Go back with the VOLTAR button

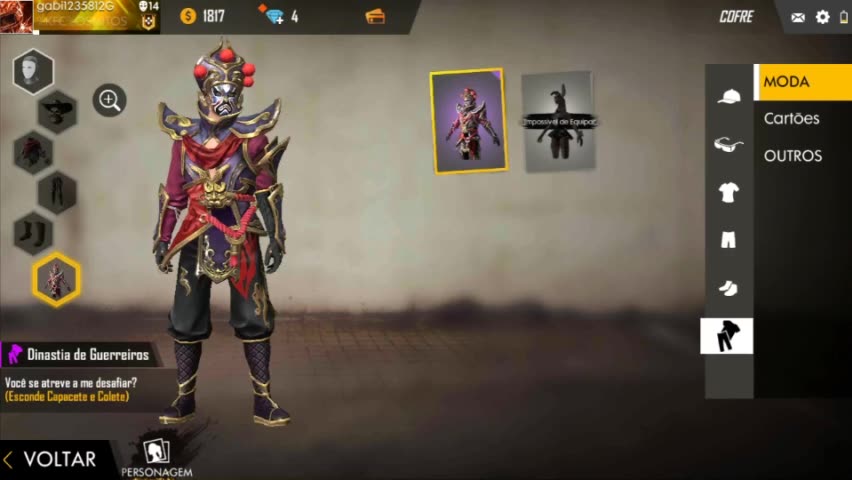coord(50,459)
